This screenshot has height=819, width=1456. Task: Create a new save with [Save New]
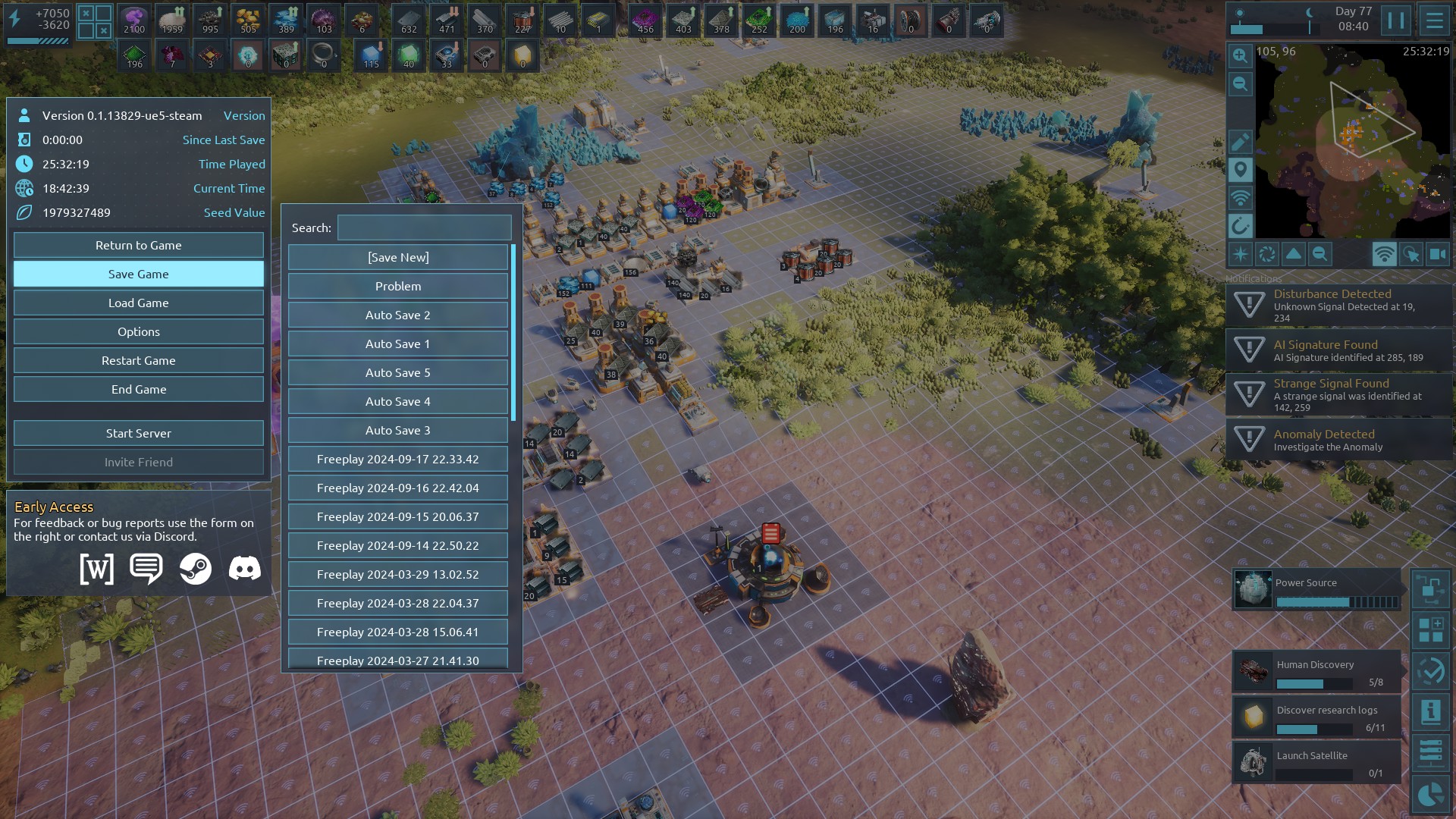(x=397, y=257)
